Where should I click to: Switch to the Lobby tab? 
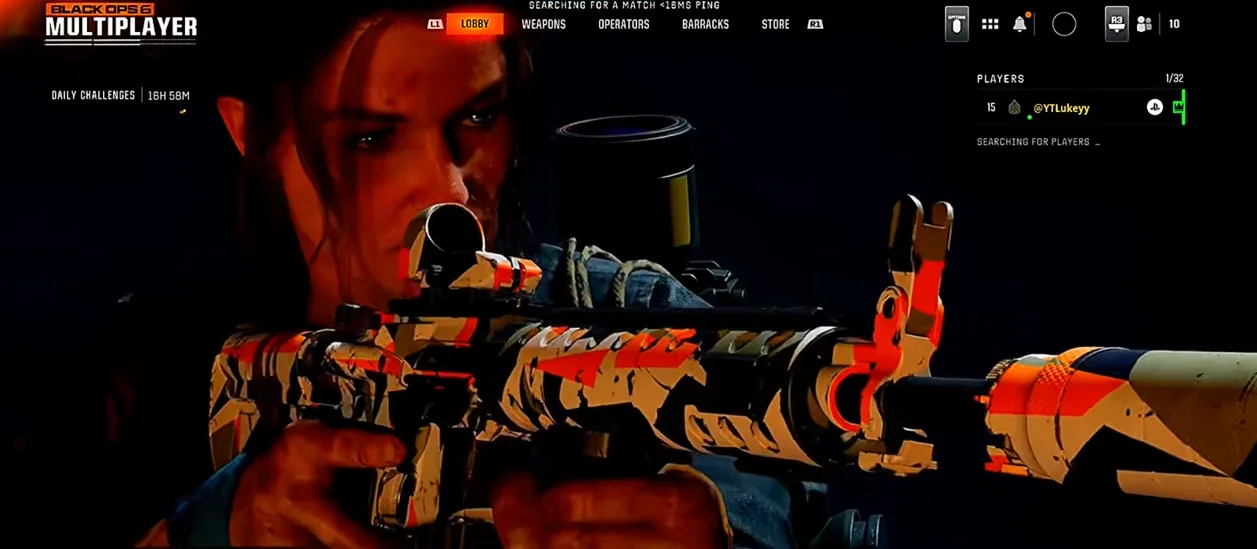(x=475, y=24)
